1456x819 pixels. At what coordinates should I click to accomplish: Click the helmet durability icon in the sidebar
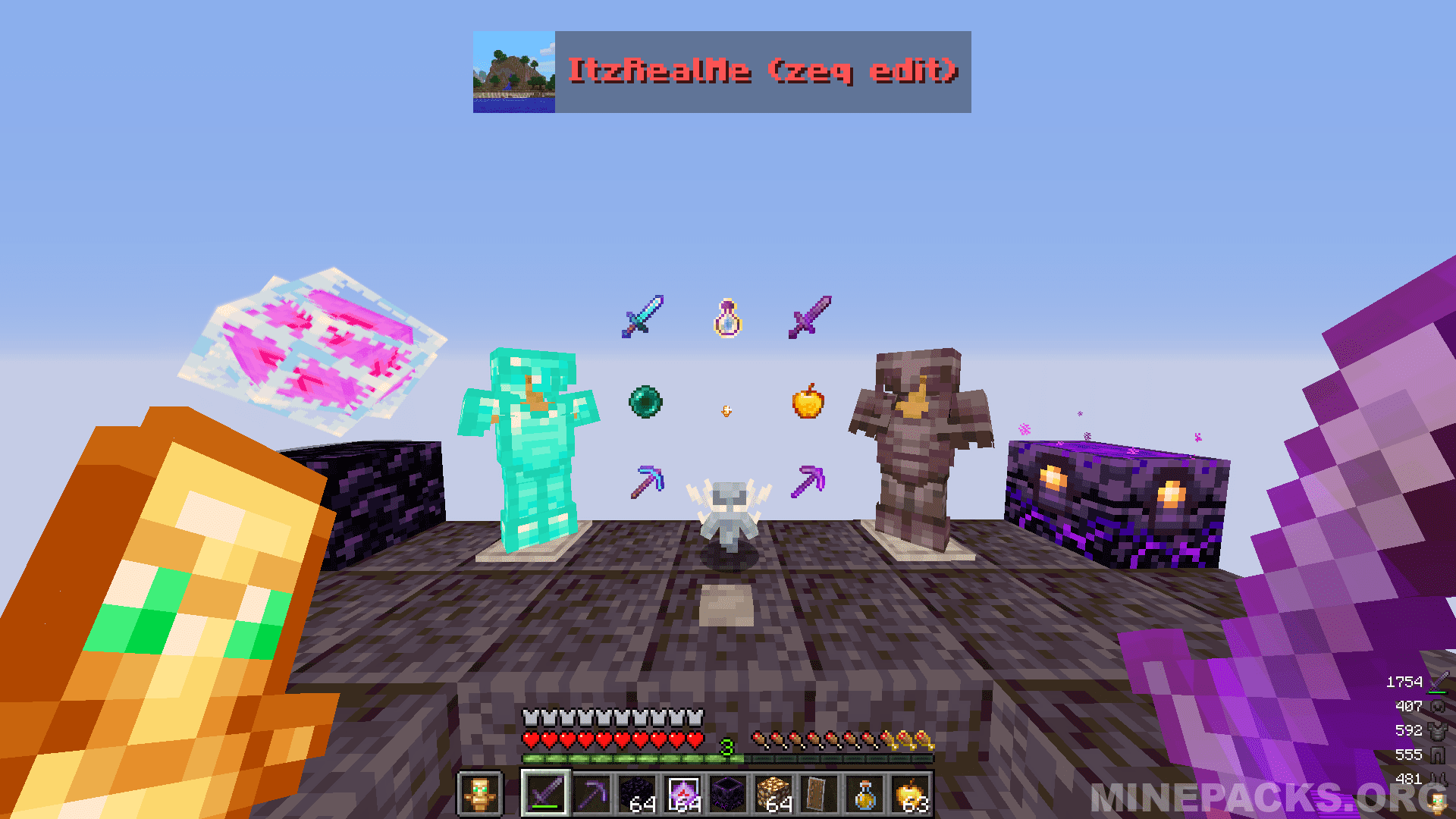tap(1438, 705)
